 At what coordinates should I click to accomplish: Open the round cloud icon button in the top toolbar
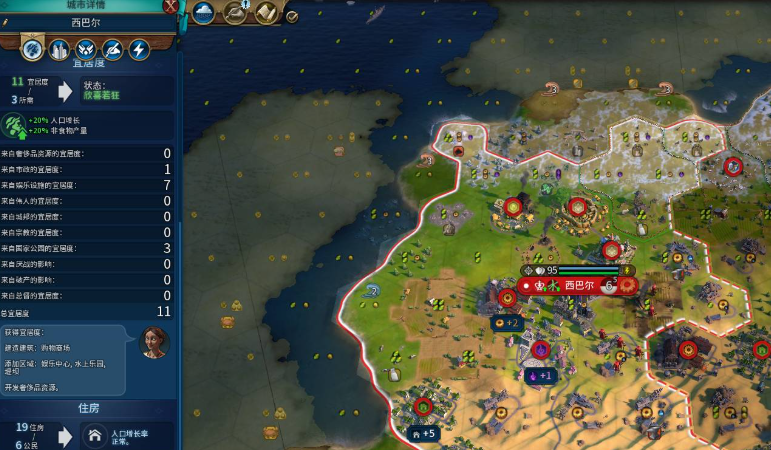tap(205, 12)
